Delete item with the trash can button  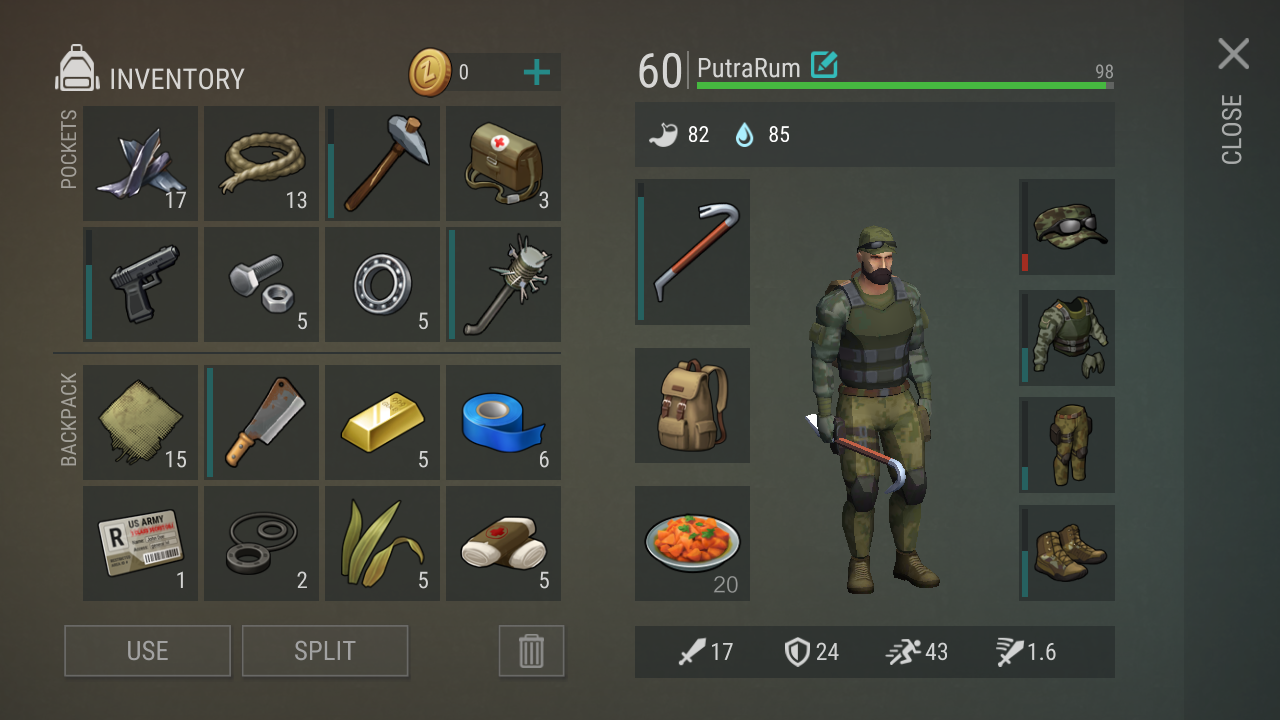tap(531, 651)
